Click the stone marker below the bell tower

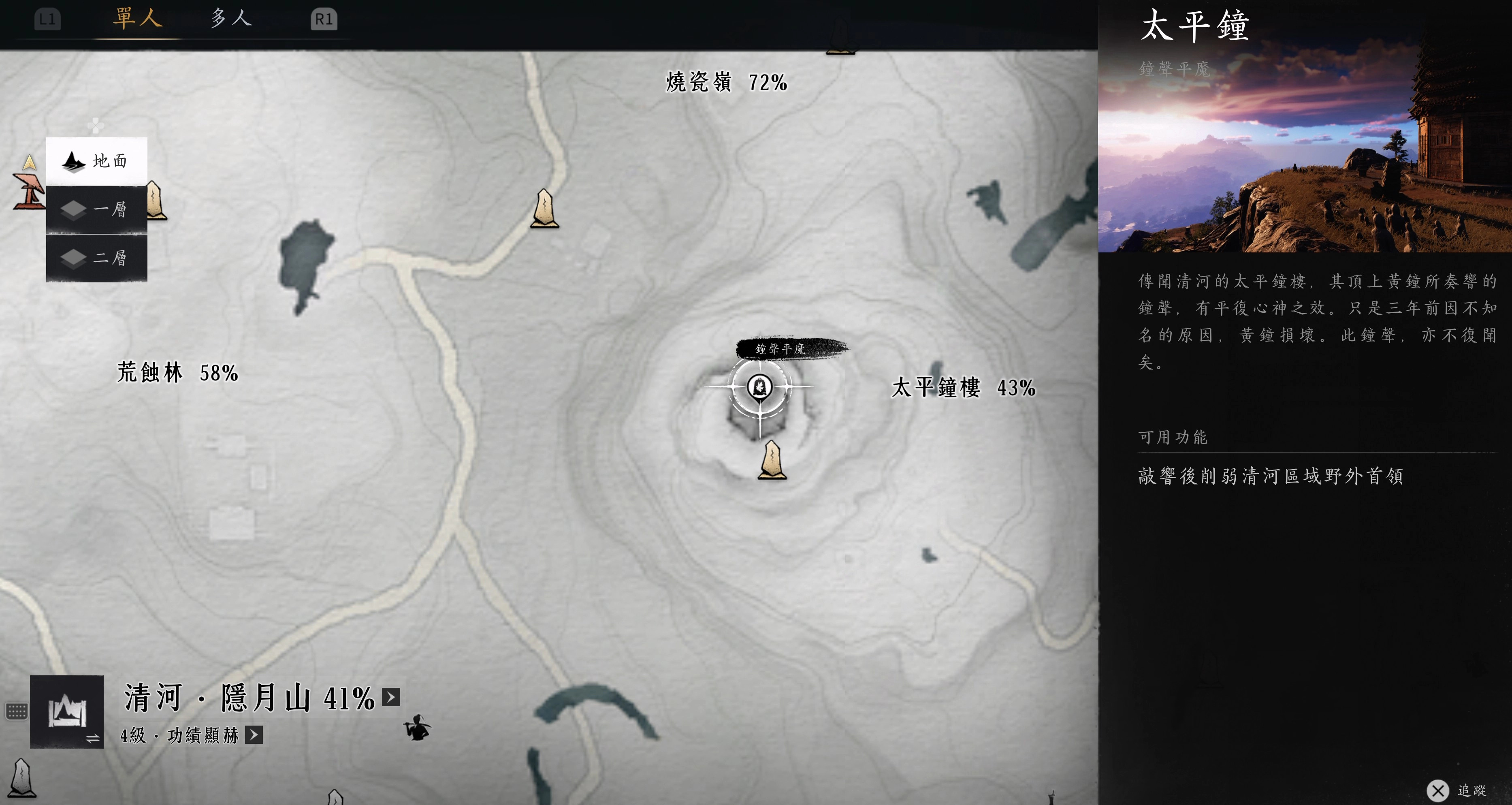click(x=772, y=461)
